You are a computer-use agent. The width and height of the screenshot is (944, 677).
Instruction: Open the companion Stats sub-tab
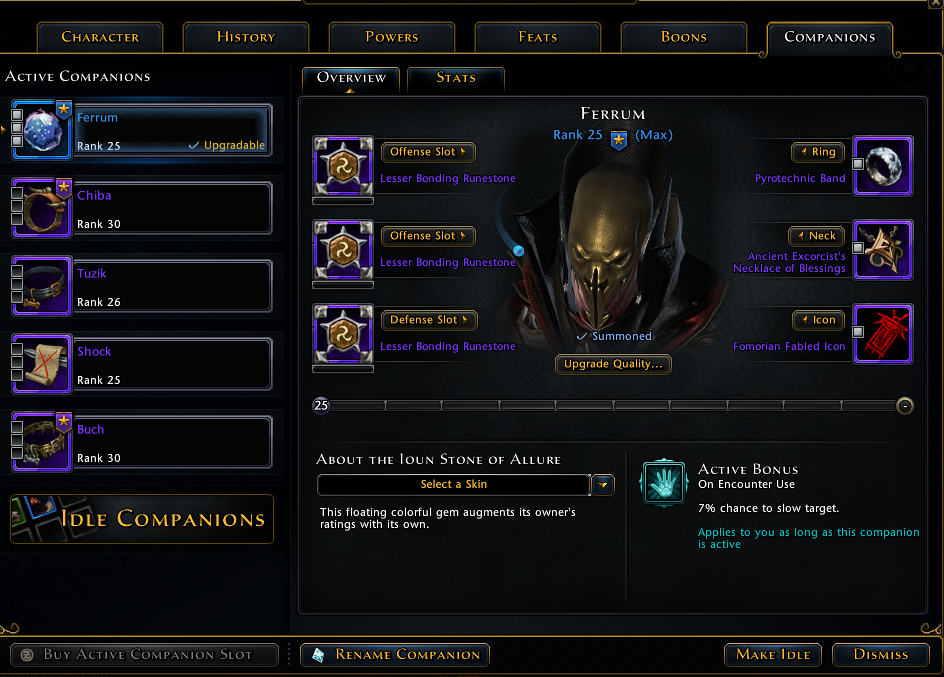click(456, 78)
